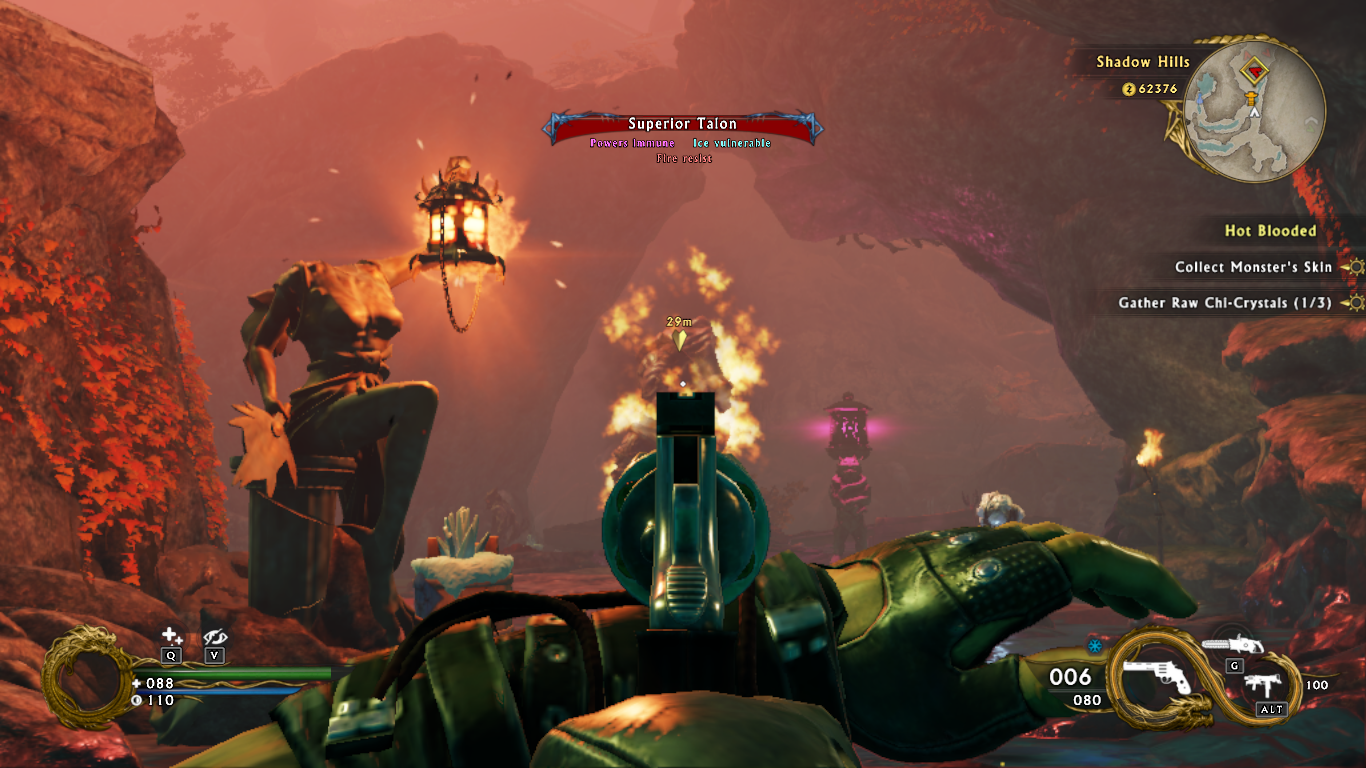1366x768 pixels.
Task: Select the Hot Blooded quest title
Action: pyautogui.click(x=1270, y=231)
